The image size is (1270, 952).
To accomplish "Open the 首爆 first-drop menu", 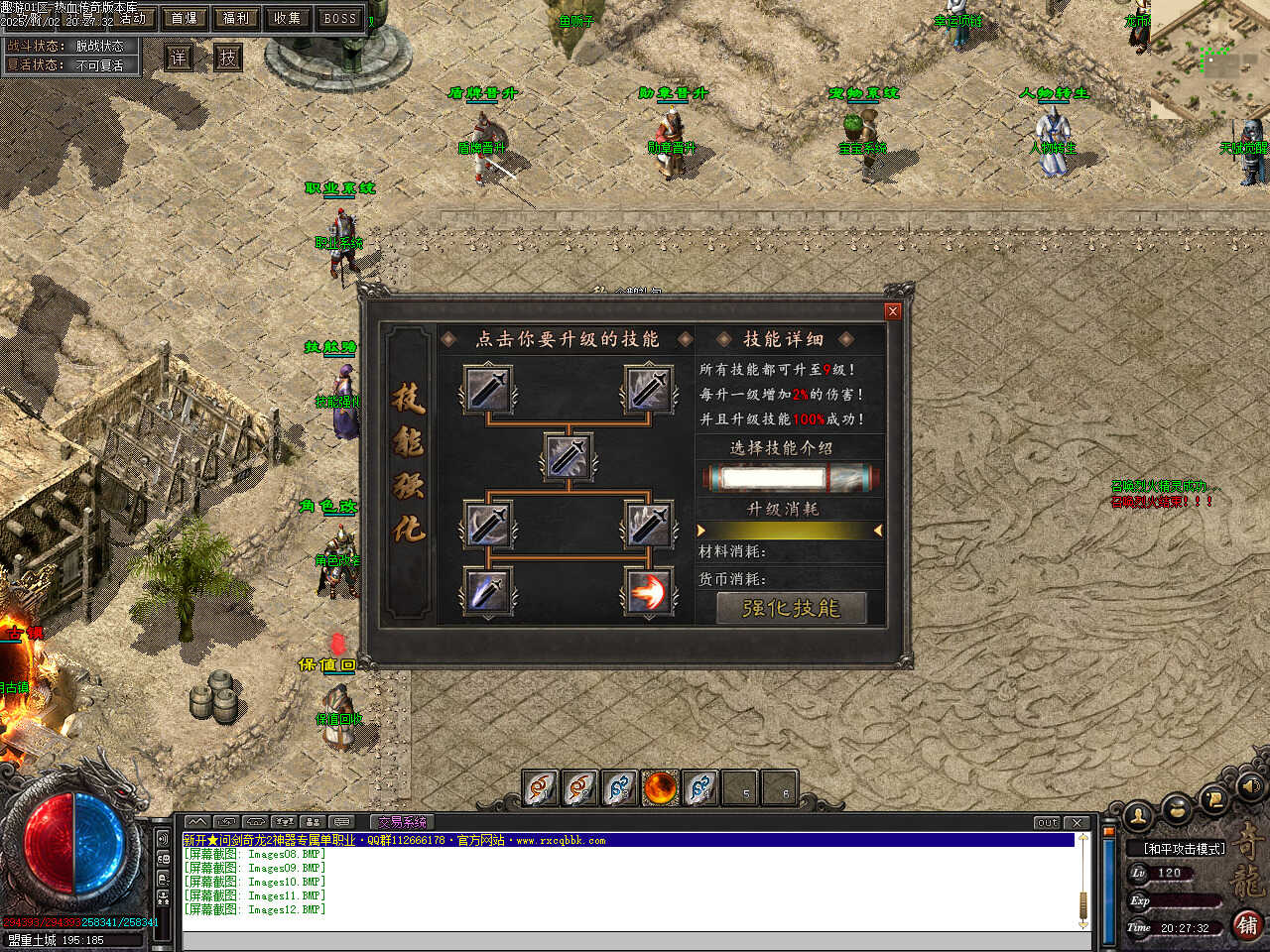I will tap(185, 18).
